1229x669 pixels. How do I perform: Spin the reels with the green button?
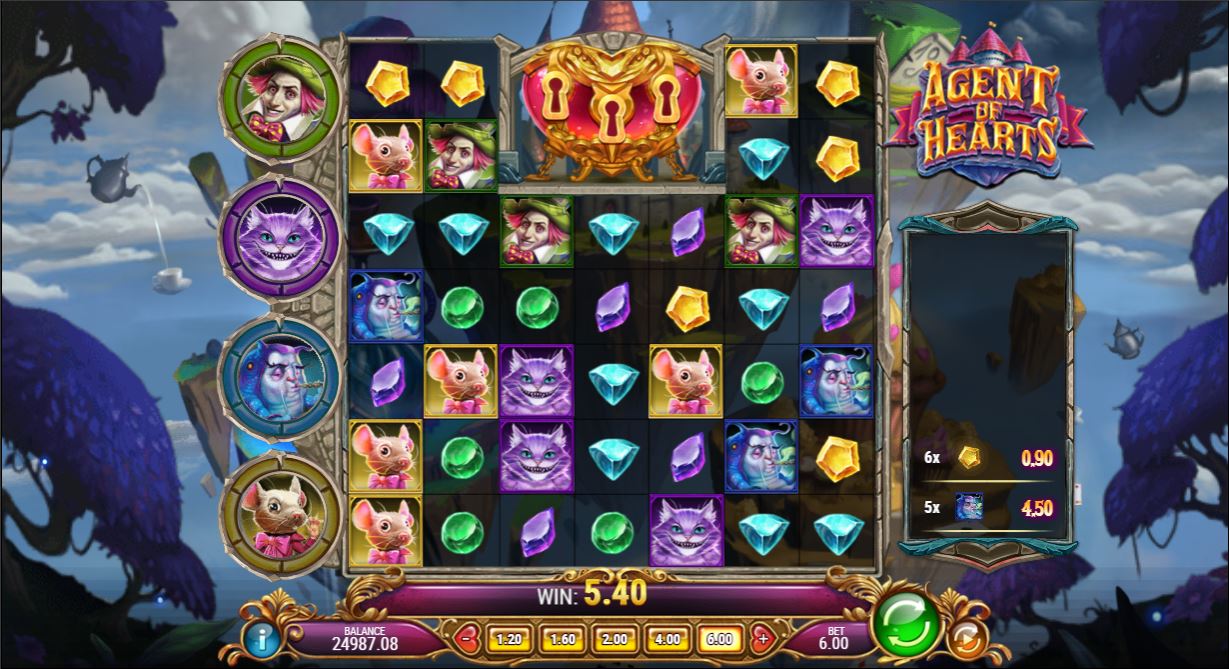click(x=905, y=624)
